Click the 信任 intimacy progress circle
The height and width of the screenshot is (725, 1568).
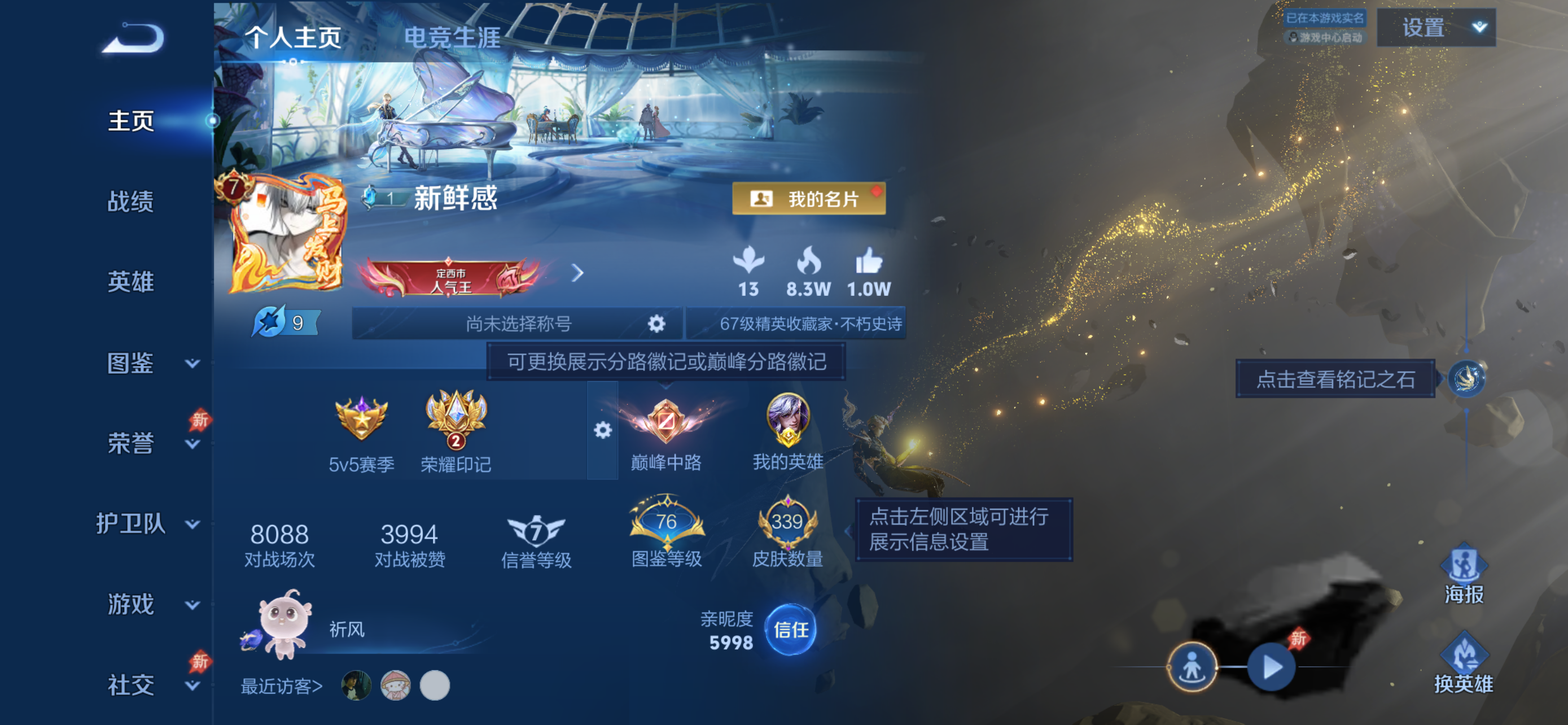click(791, 631)
